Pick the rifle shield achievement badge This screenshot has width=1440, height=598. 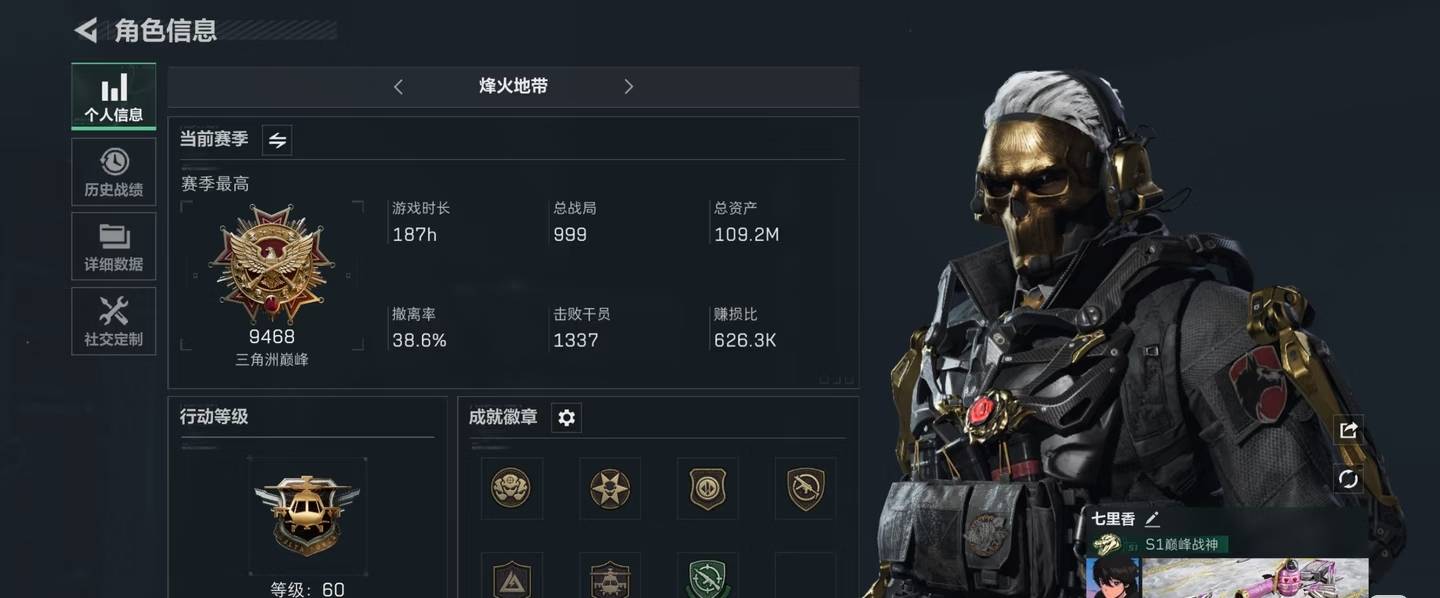[805, 488]
